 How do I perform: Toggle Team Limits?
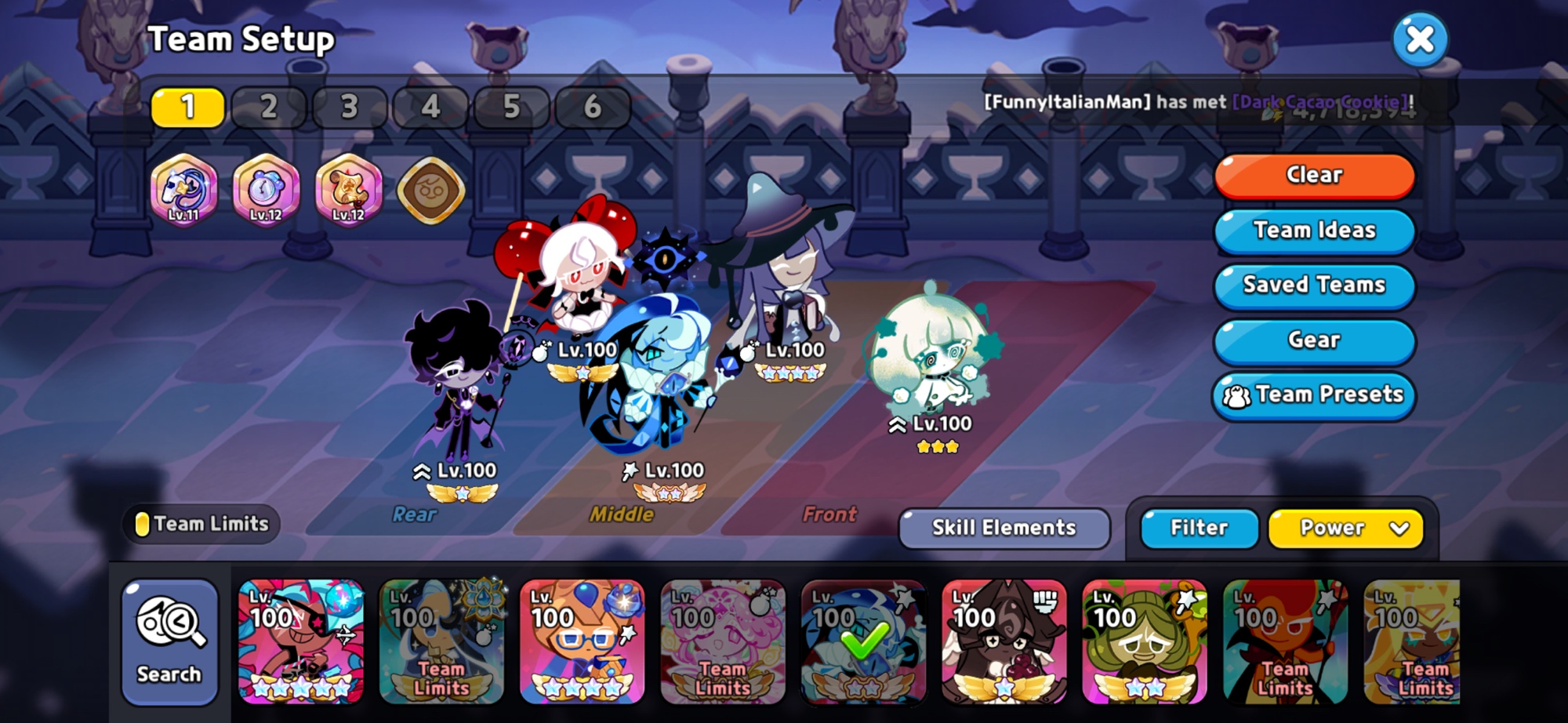click(x=202, y=524)
